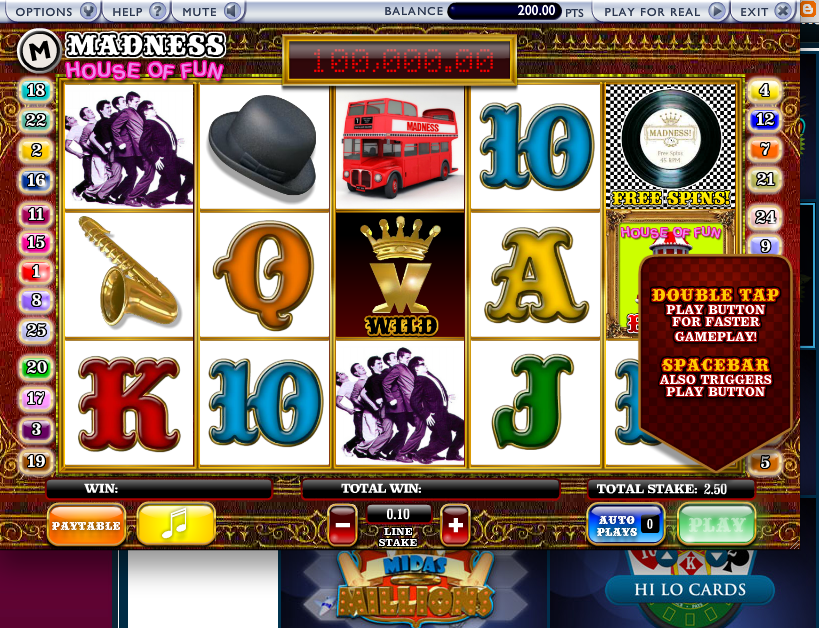Open the Help menu
This screenshot has width=819, height=628.
point(138,11)
